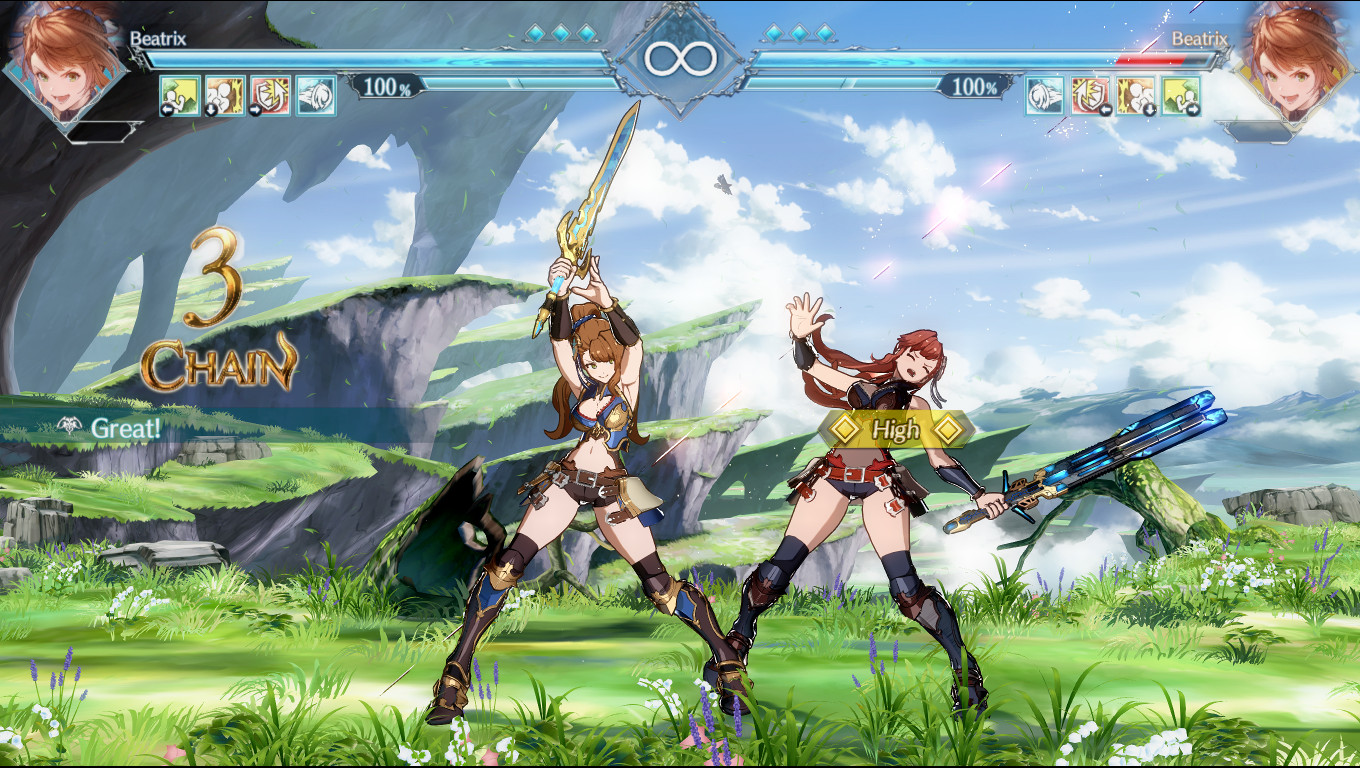
Task: Select the opponent's wind slash skill icon
Action: [1043, 96]
